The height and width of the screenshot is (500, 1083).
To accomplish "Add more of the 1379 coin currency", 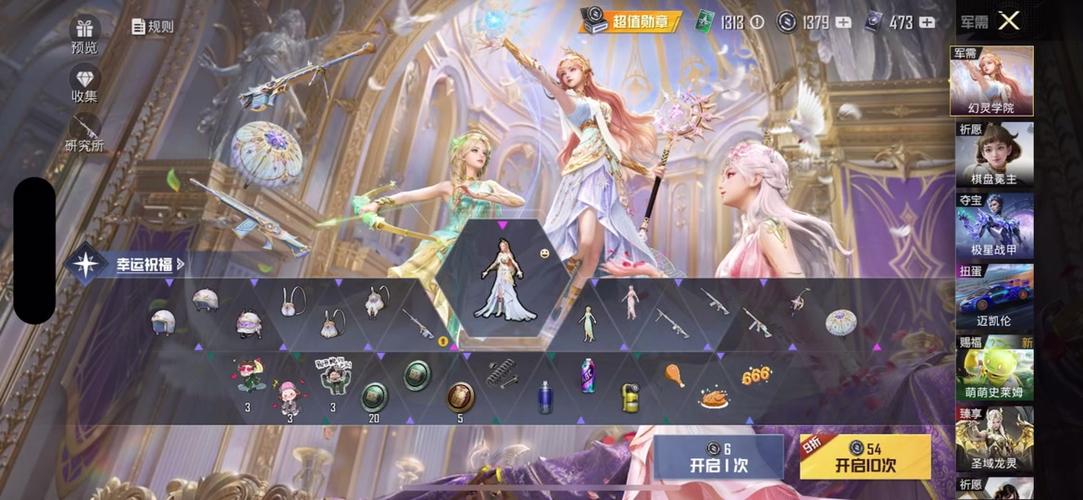I will pyautogui.click(x=841, y=22).
